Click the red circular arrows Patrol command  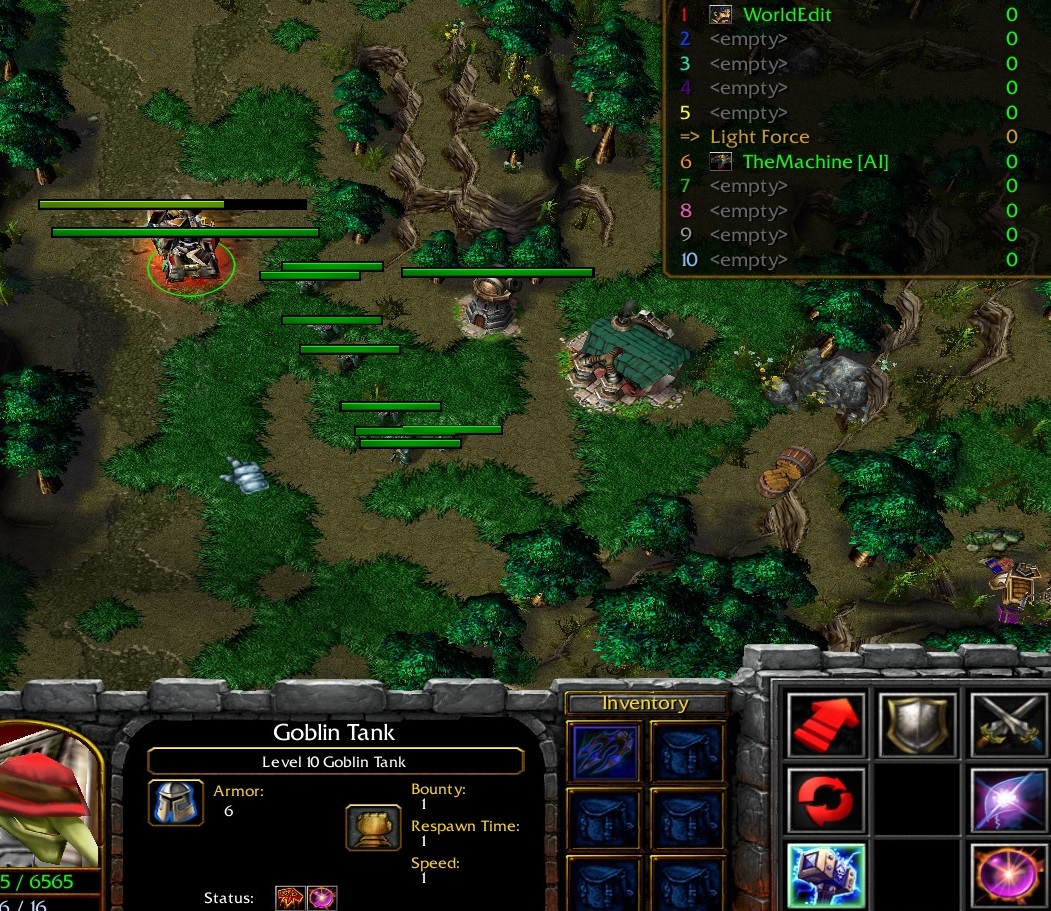pos(825,800)
